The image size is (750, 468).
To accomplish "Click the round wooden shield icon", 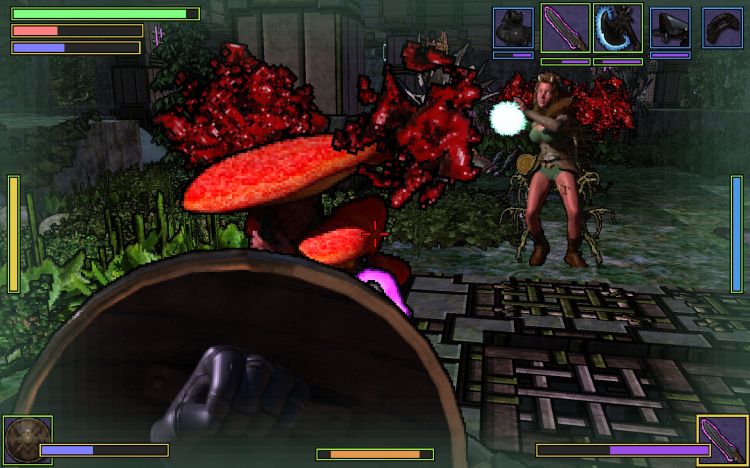I will pos(27,441).
